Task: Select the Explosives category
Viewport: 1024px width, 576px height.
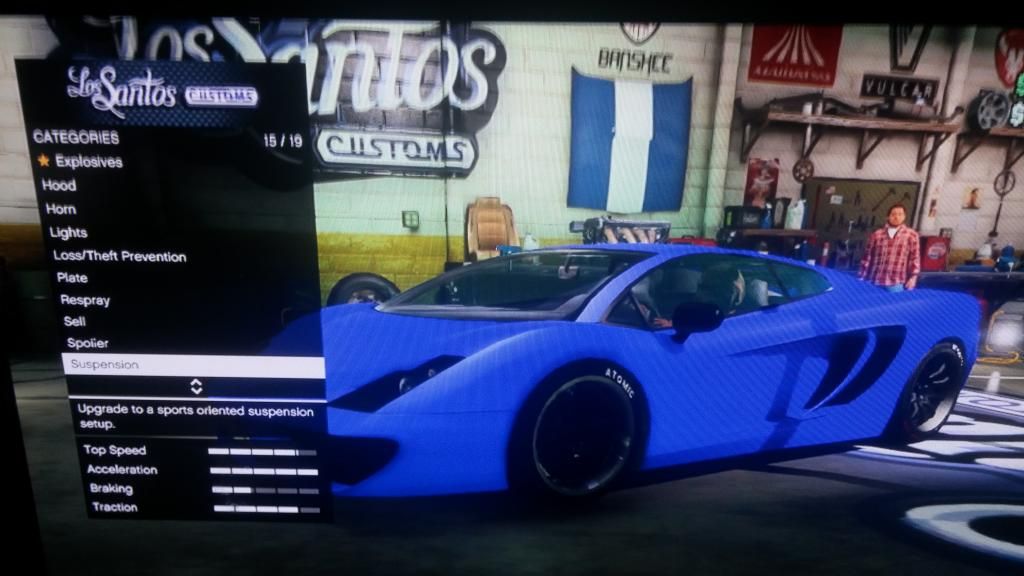Action: (88, 161)
